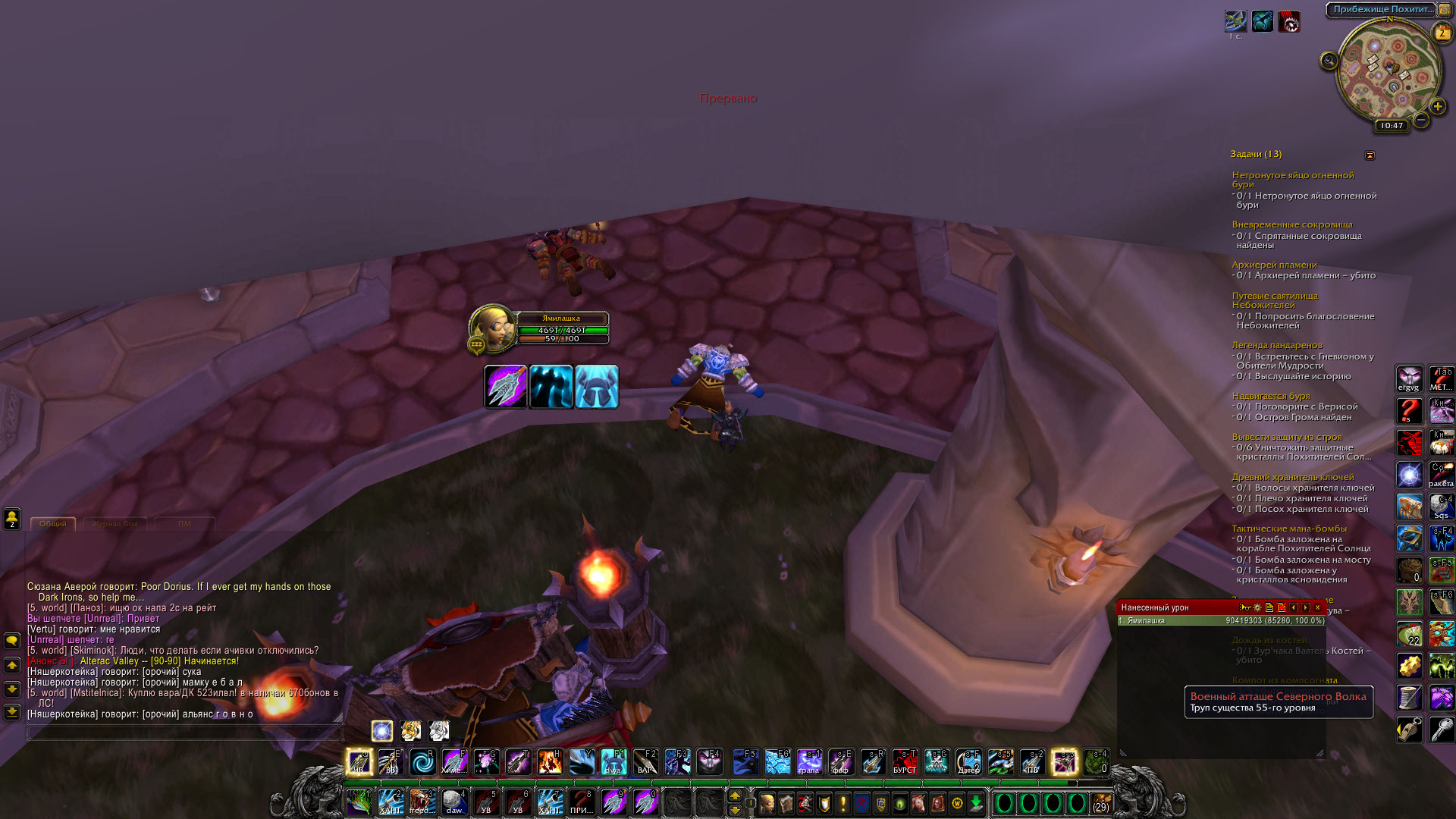Open the minimap tracking magnifier button
This screenshot has height=819, width=1456.
1329,61
